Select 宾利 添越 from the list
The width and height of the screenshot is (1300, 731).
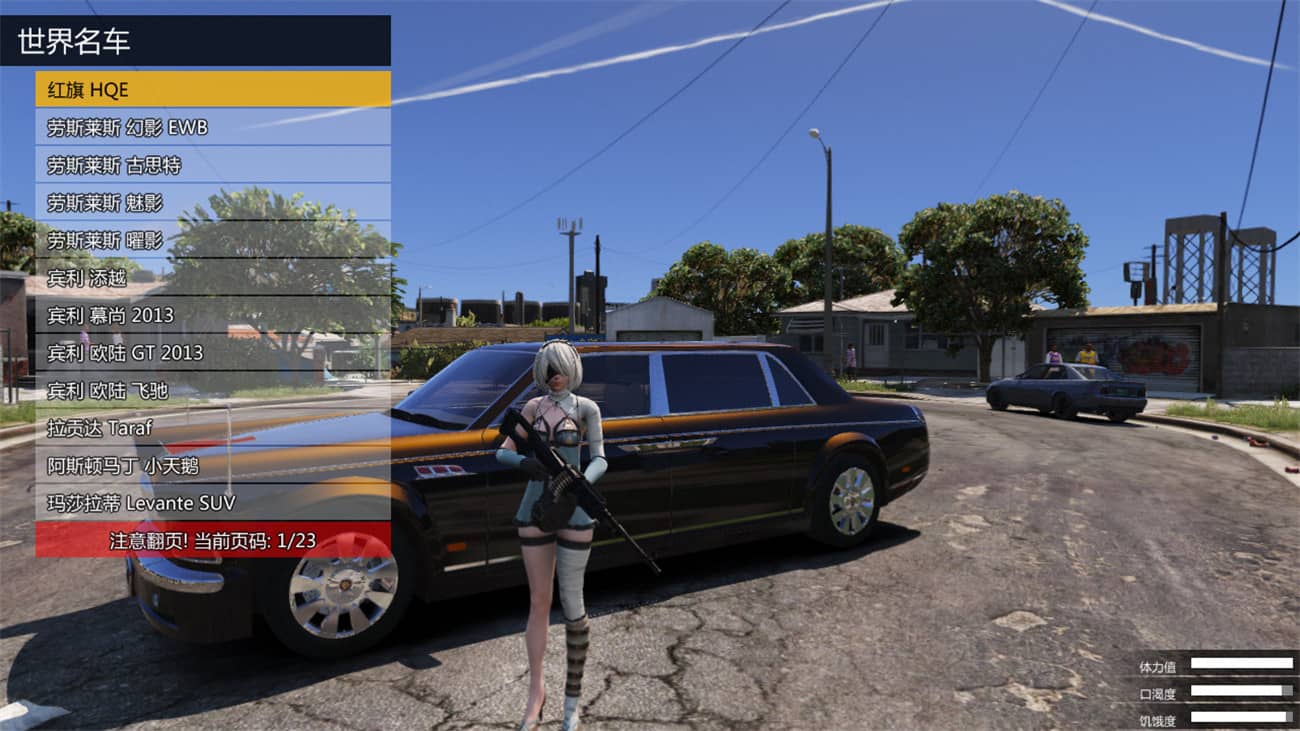click(x=200, y=277)
